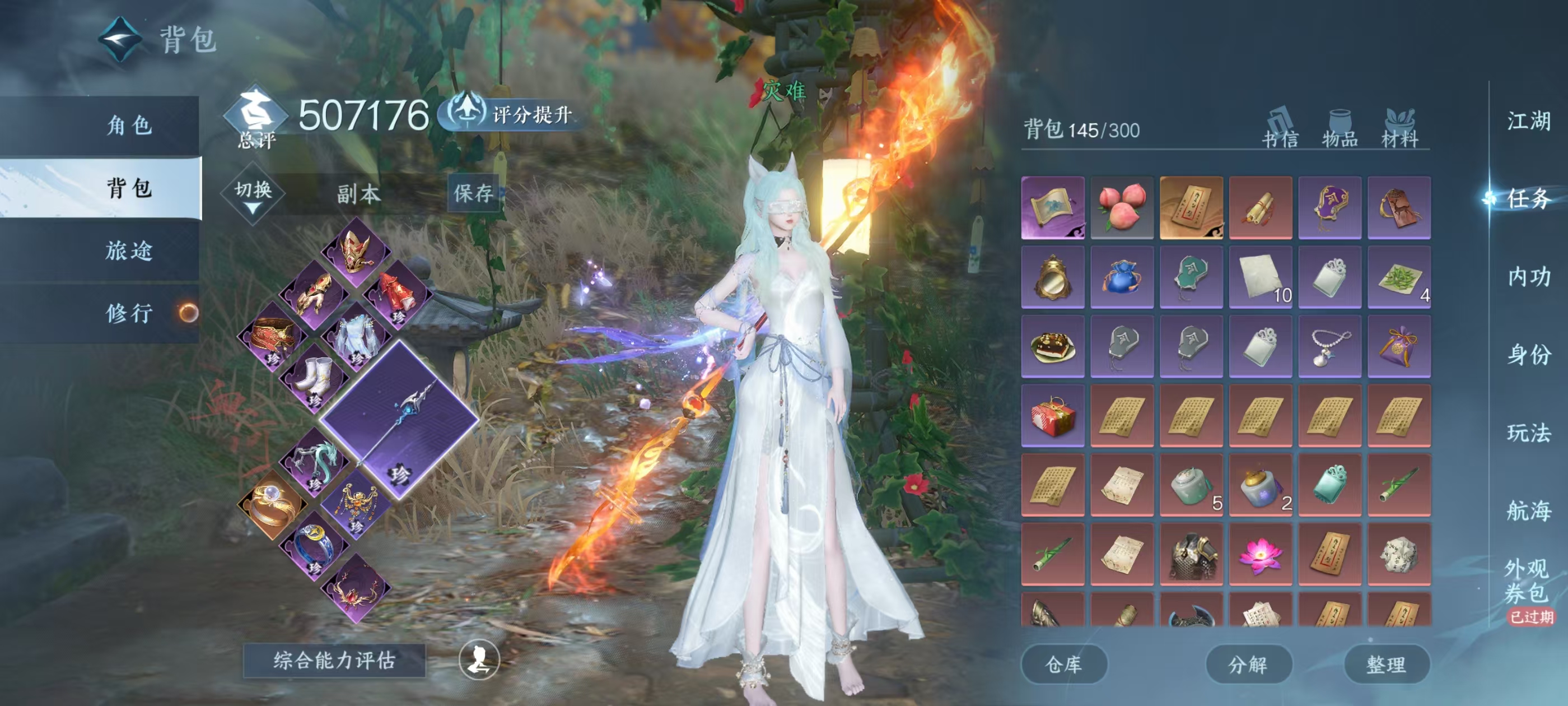Sort the bag with 整理
The image size is (1568, 706).
(1386, 664)
